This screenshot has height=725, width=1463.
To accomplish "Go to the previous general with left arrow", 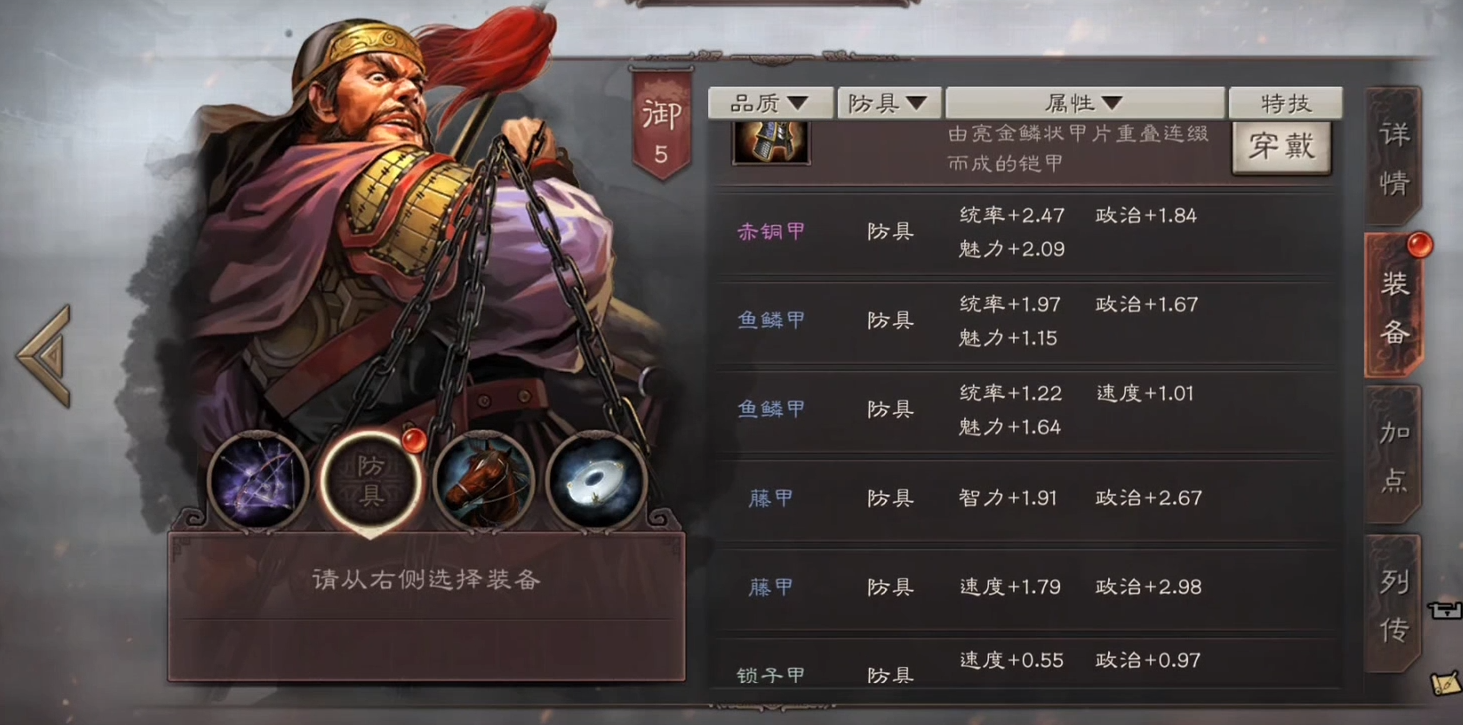I will [44, 355].
